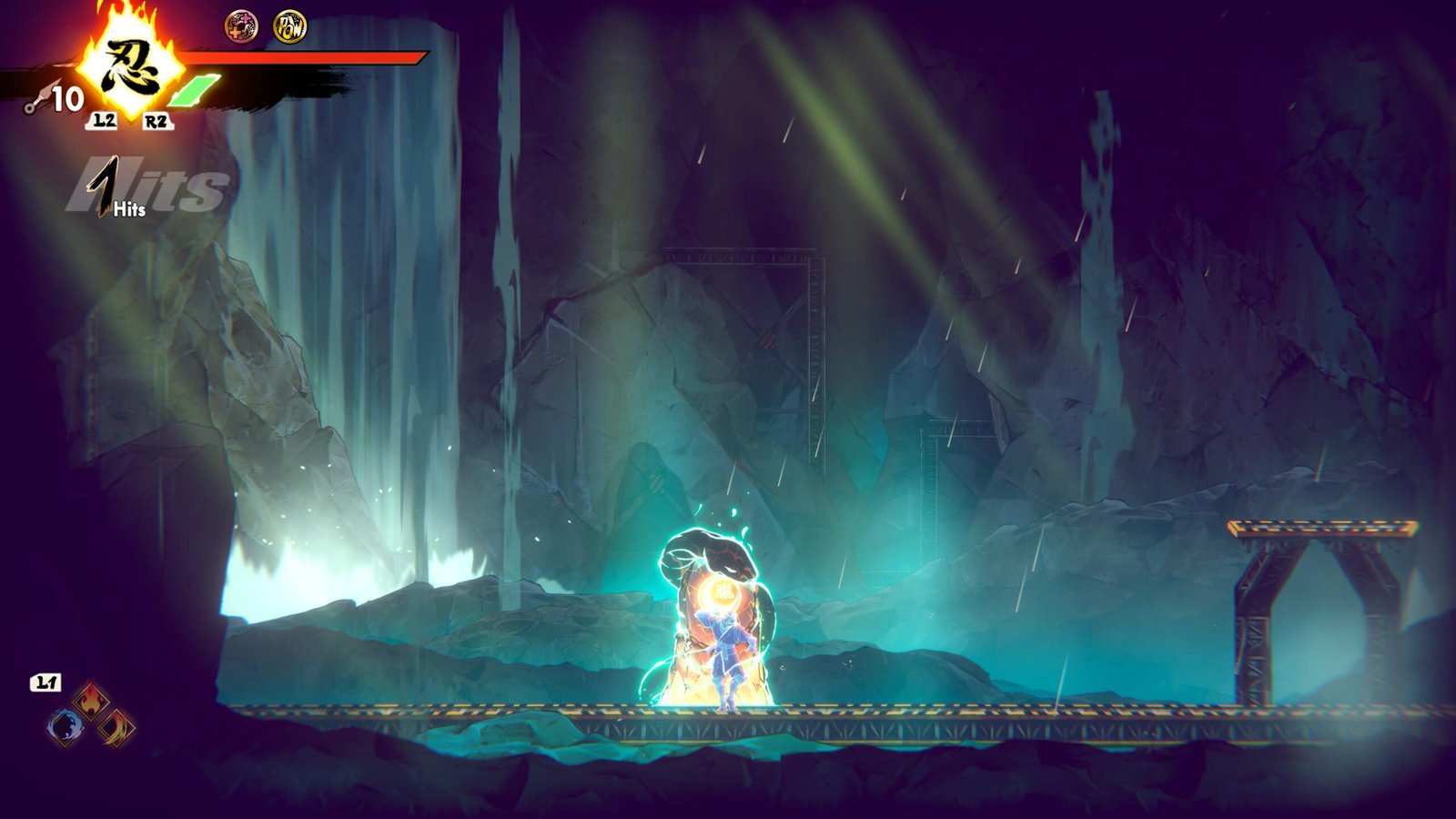
Task: Select the pink amulet buff icon
Action: pyautogui.click(x=241, y=26)
